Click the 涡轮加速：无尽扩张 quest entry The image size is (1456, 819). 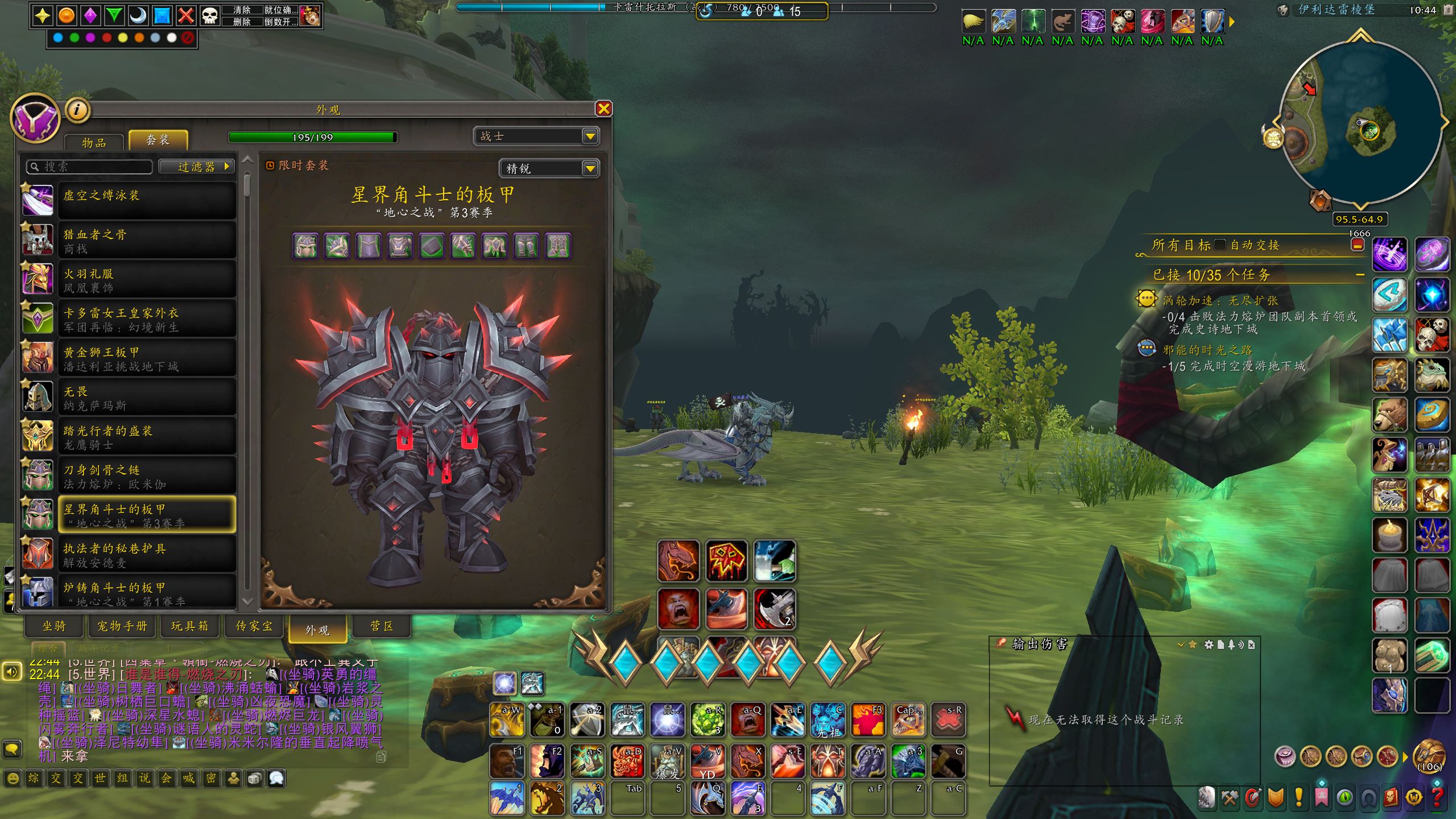pyautogui.click(x=1220, y=300)
